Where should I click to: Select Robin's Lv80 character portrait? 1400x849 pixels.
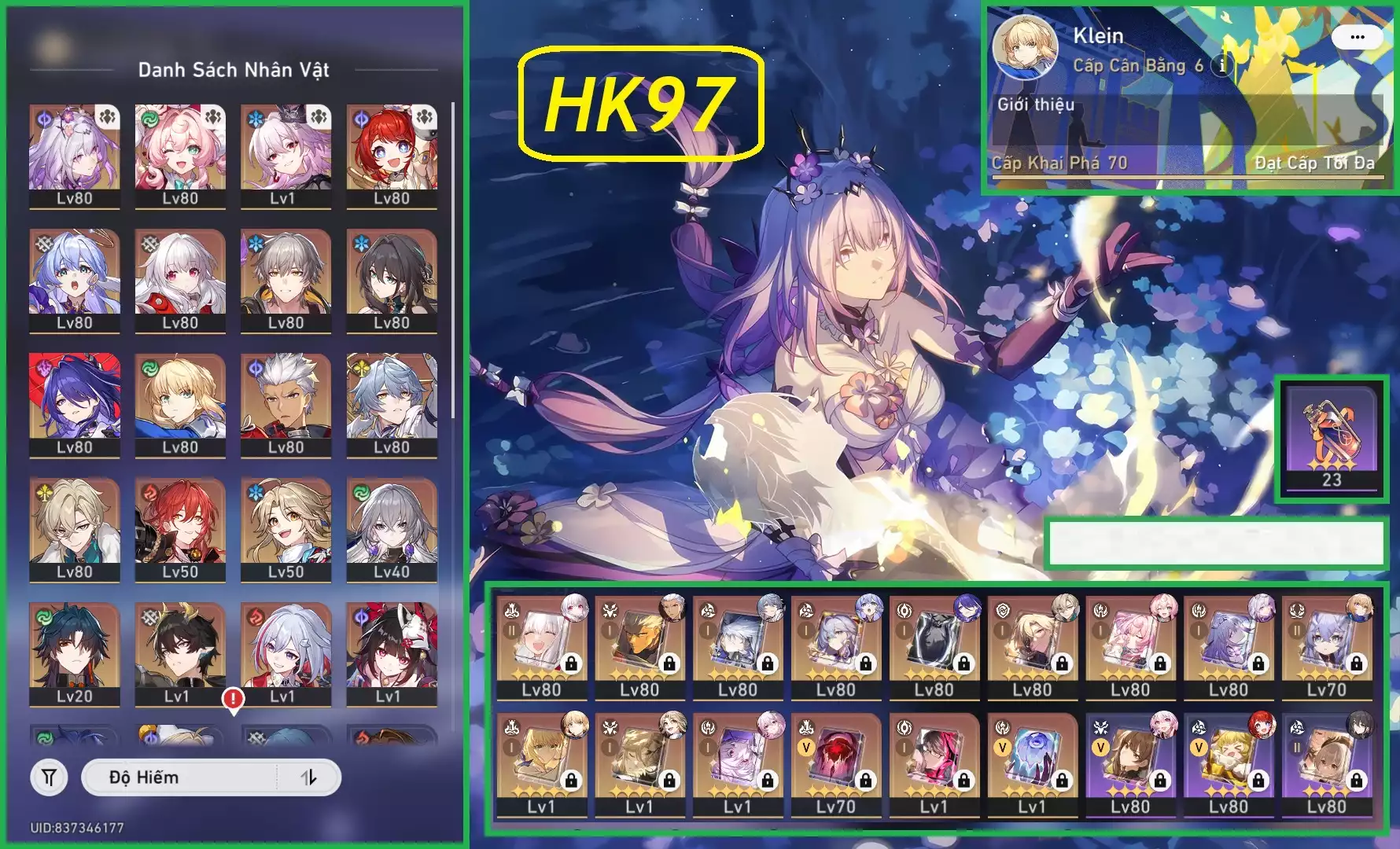(x=75, y=280)
